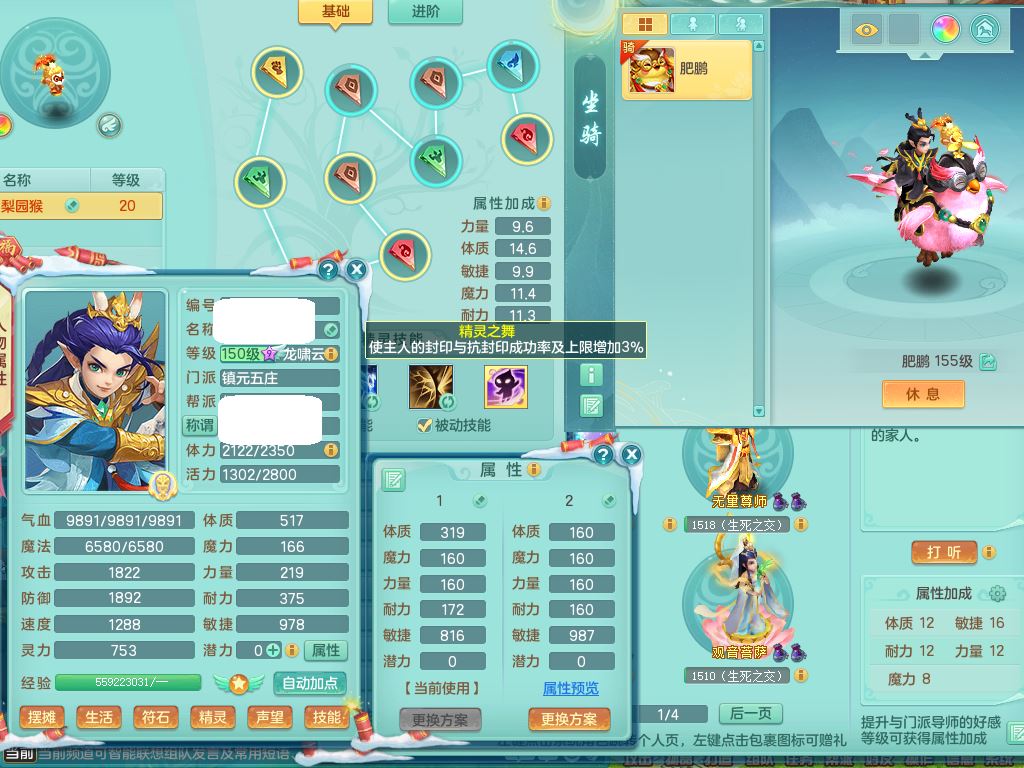This screenshot has height=768, width=1024.
Task: Toggle the 被动技能 checkbox
Action: click(425, 426)
